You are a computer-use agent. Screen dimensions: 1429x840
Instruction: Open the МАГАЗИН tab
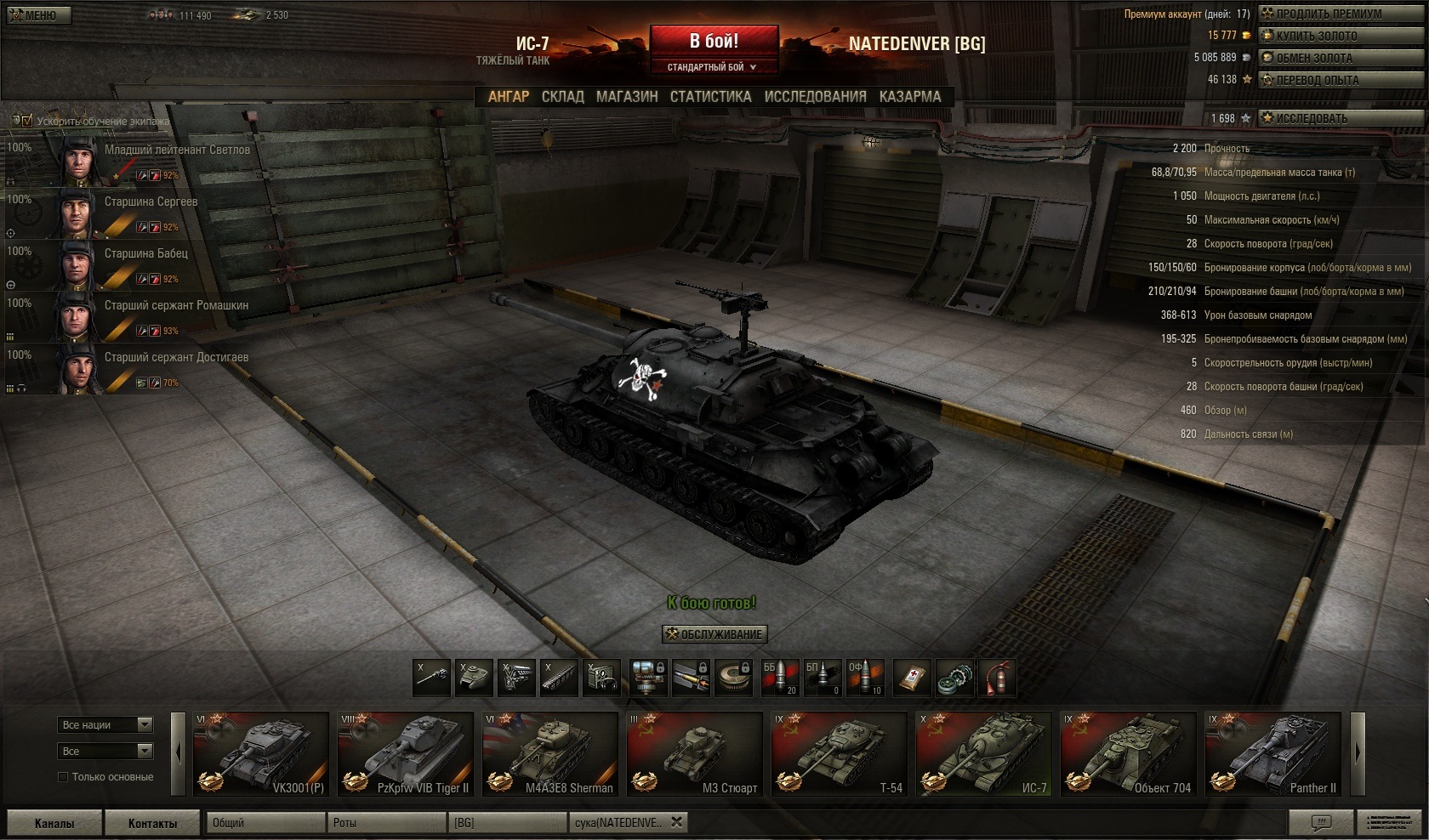click(x=627, y=97)
